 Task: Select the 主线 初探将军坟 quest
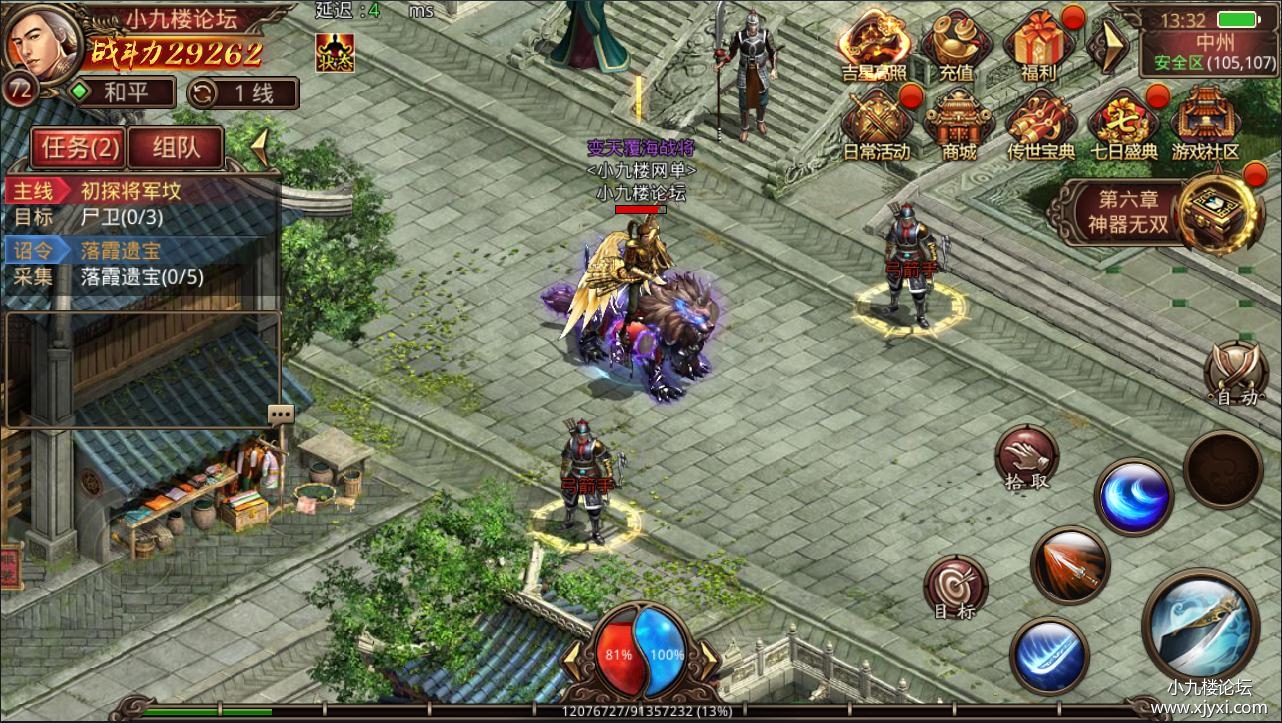tap(140, 190)
